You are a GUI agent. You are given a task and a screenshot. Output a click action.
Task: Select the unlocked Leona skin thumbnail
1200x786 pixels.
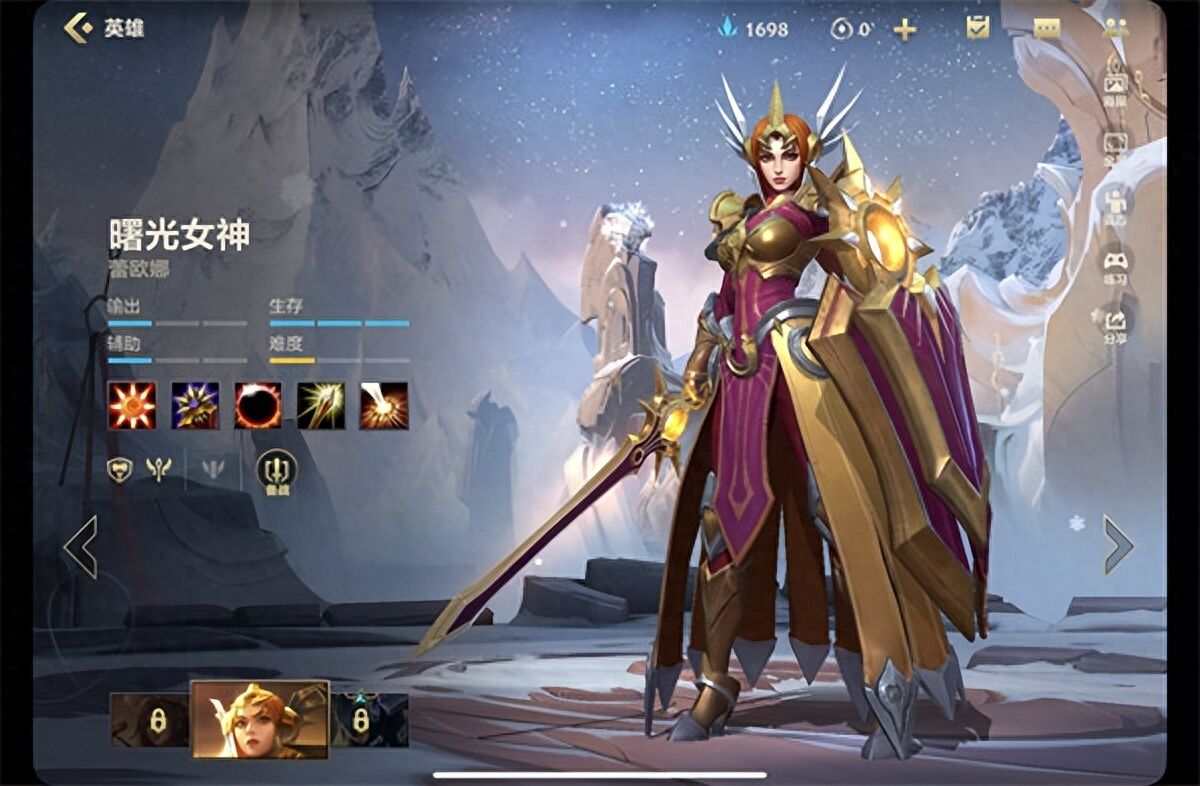260,719
